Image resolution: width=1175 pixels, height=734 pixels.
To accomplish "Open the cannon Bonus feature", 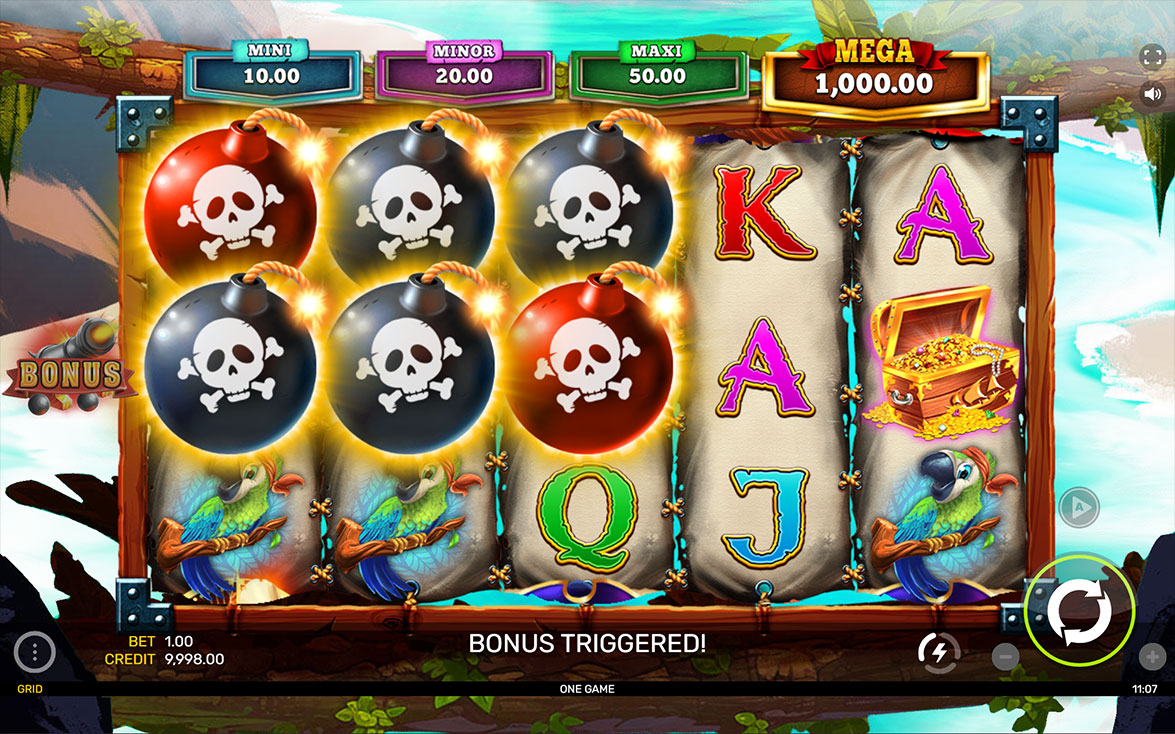I will tap(70, 370).
